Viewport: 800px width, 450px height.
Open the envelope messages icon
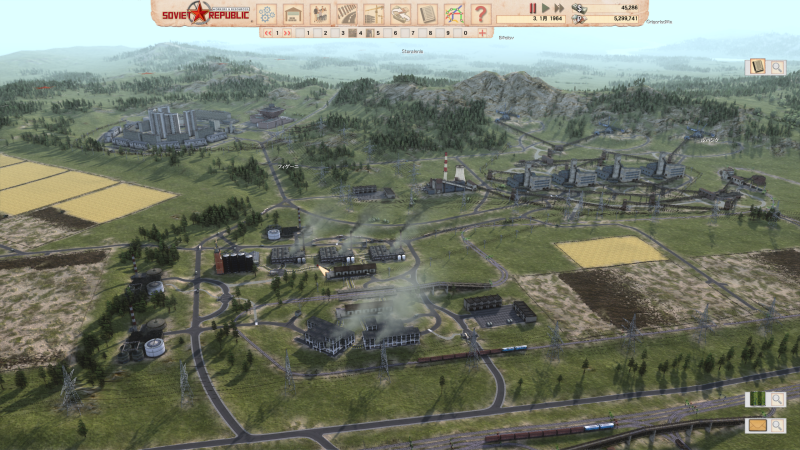click(x=757, y=425)
